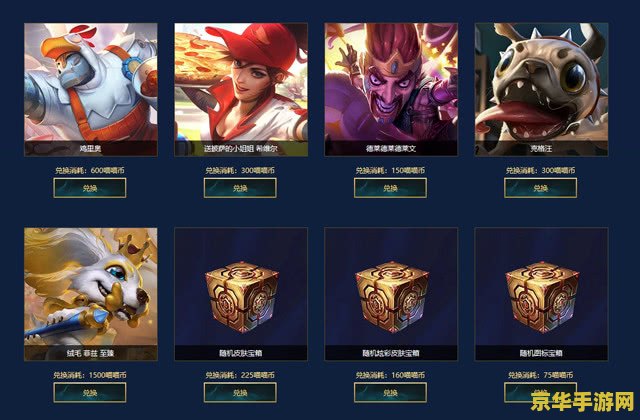Redeem the chicken-suit Galio skin for 600 coins

[x=90, y=187]
